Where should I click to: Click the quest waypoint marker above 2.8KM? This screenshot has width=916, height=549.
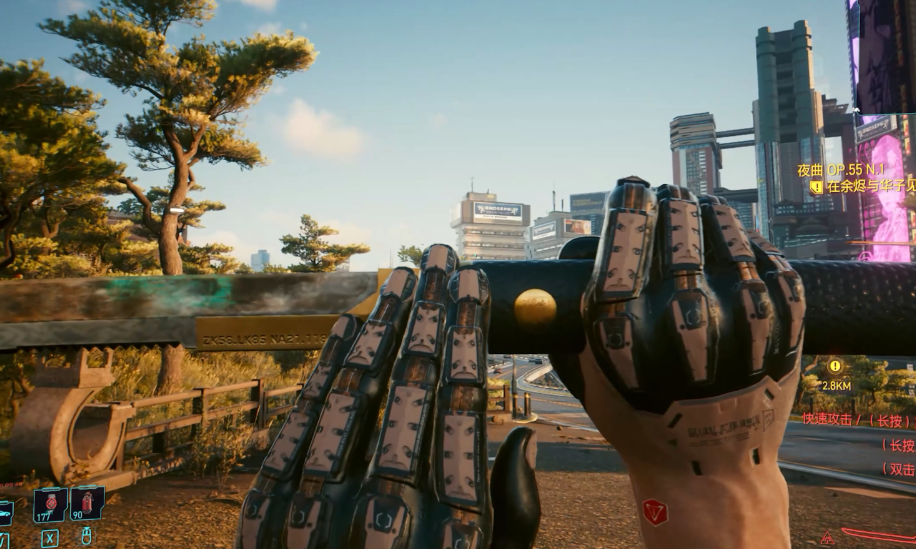point(835,366)
